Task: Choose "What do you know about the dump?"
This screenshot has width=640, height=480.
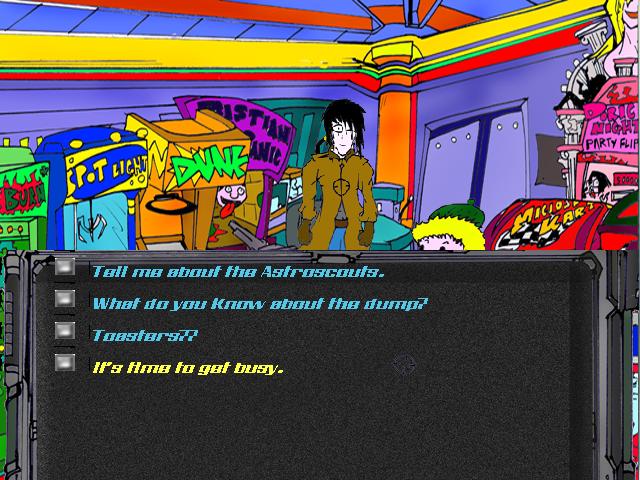Action: pyautogui.click(x=259, y=303)
